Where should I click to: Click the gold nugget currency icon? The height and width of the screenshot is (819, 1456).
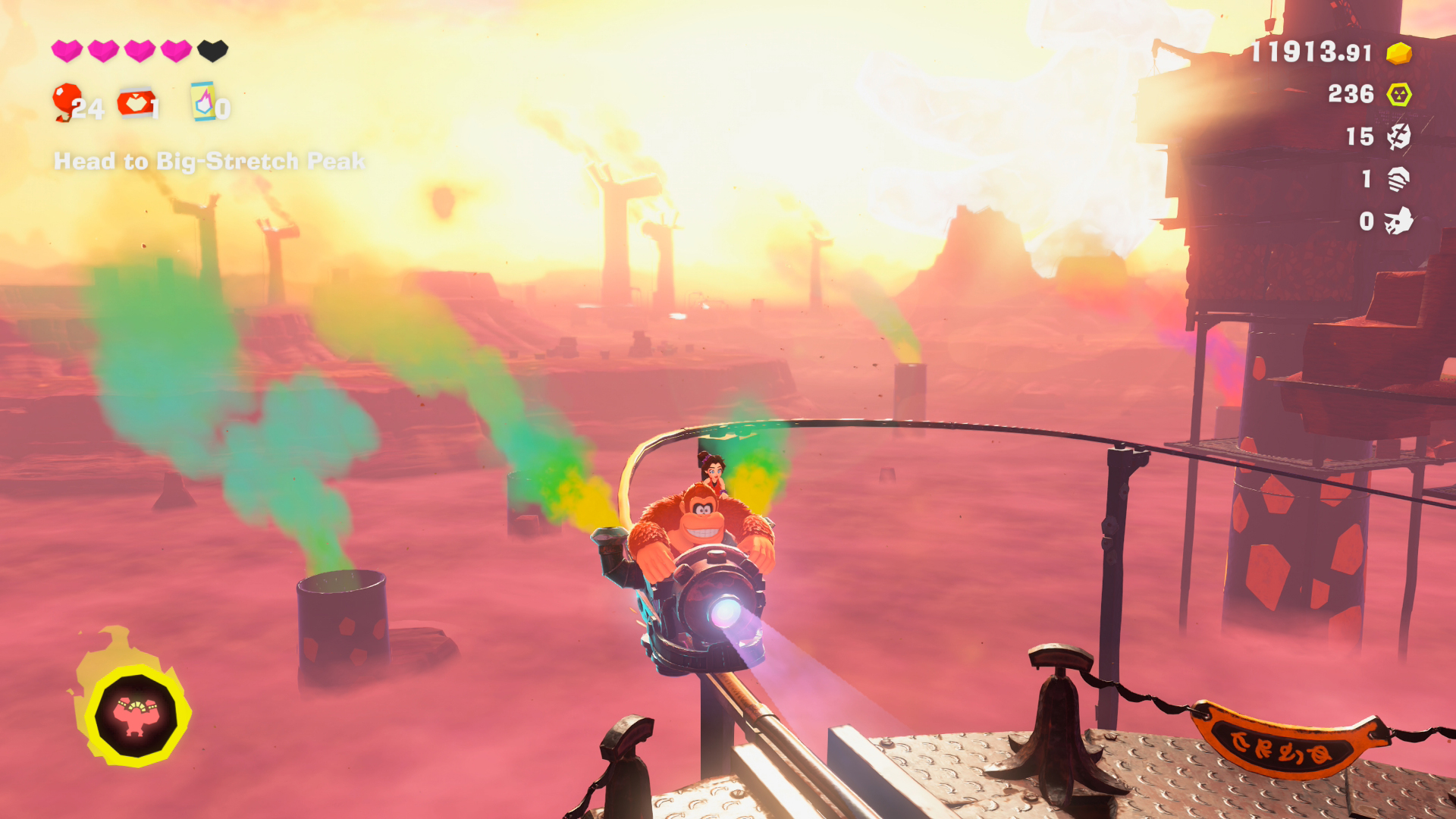1399,53
